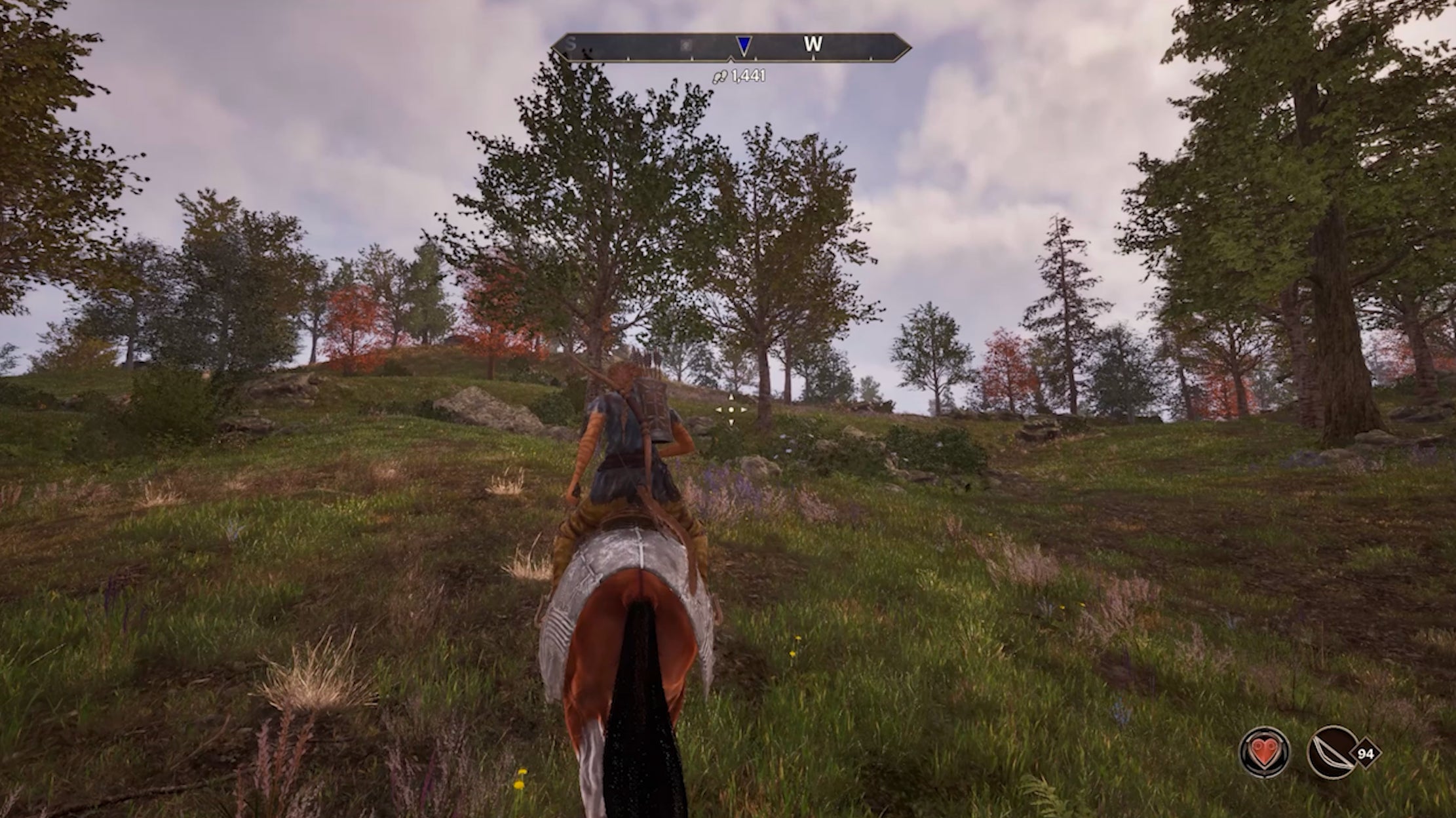Select the blue quest marker on compass
Viewport: 1456px width, 818px height.
(743, 45)
